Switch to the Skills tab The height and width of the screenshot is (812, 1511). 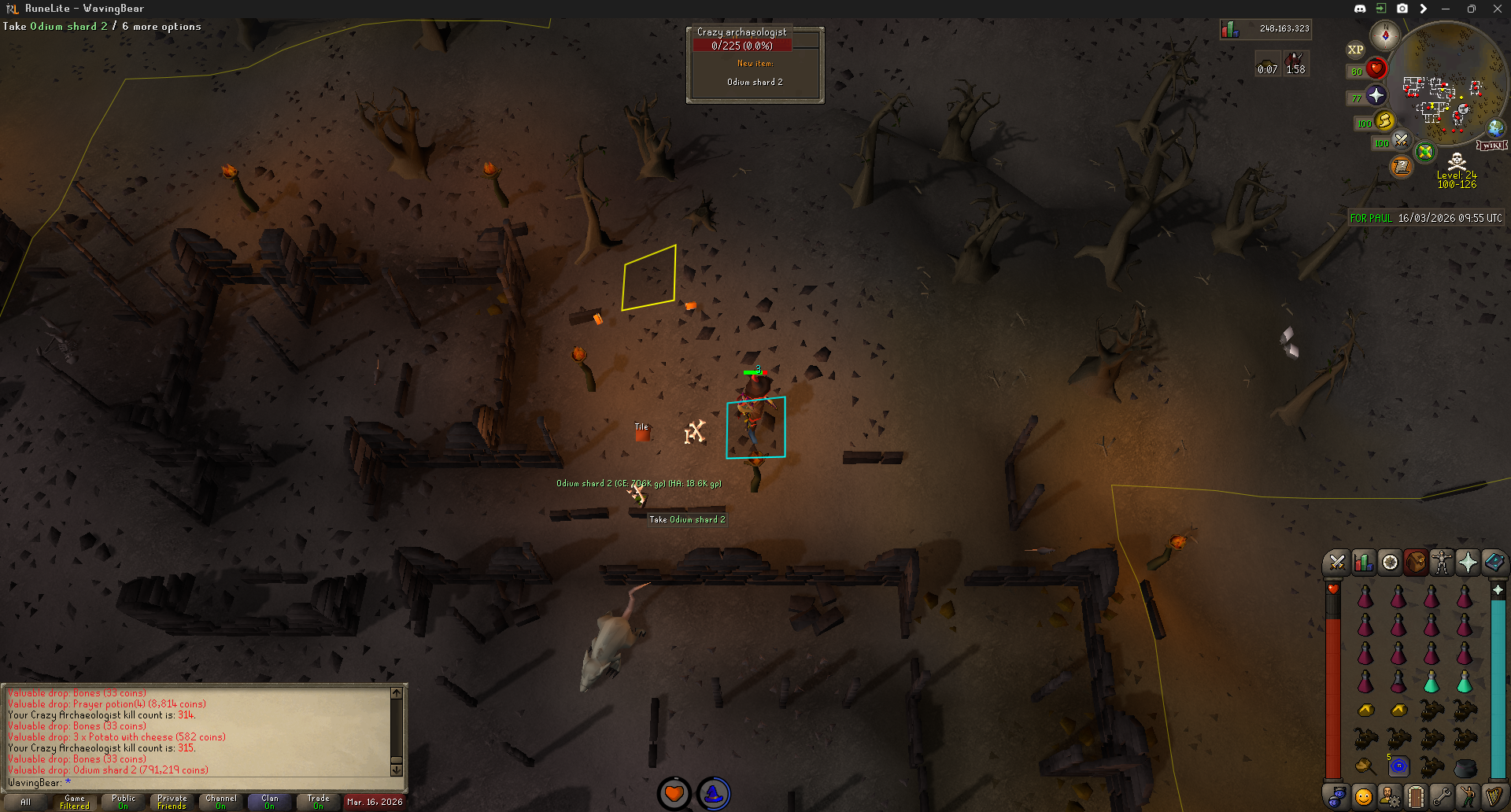[1363, 563]
